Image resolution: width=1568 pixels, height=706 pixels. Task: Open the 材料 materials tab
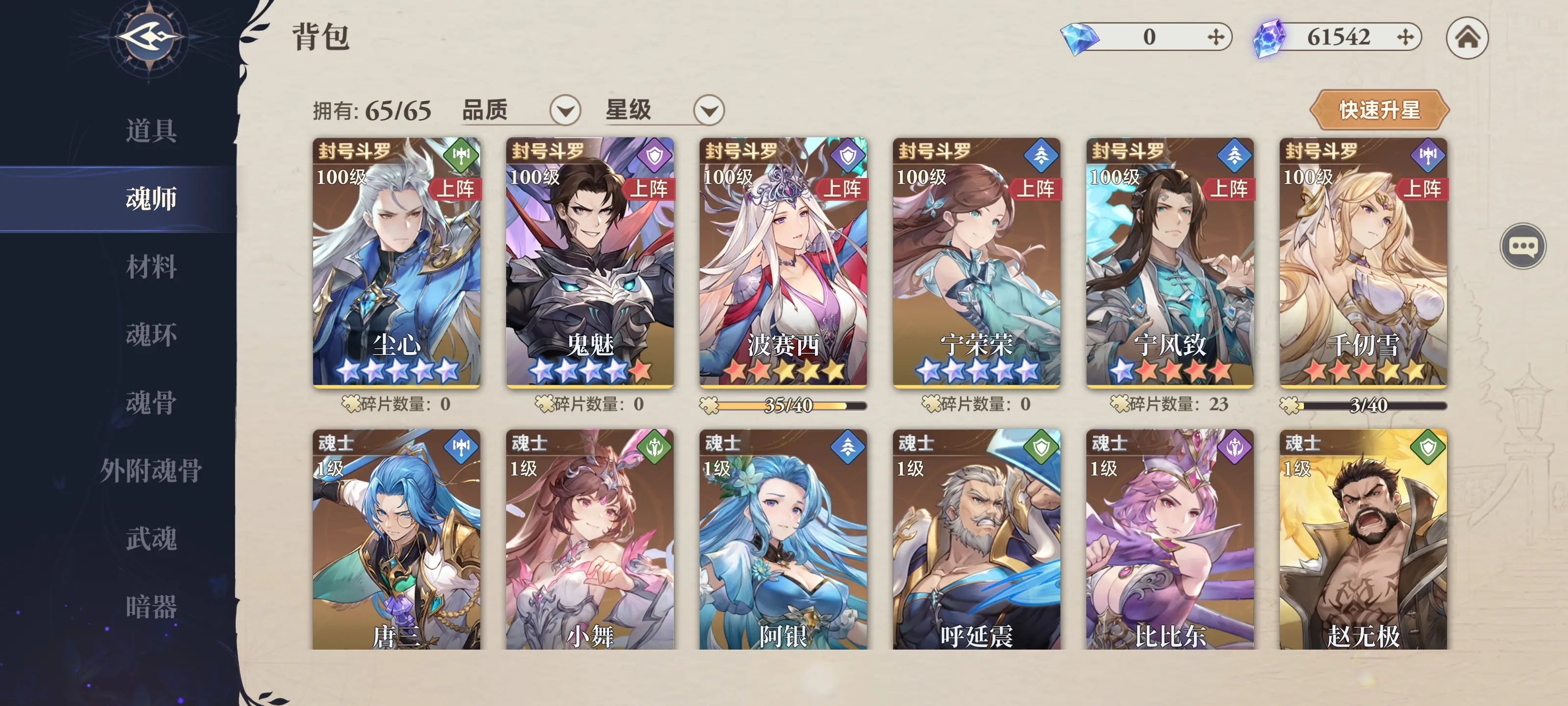(x=151, y=267)
